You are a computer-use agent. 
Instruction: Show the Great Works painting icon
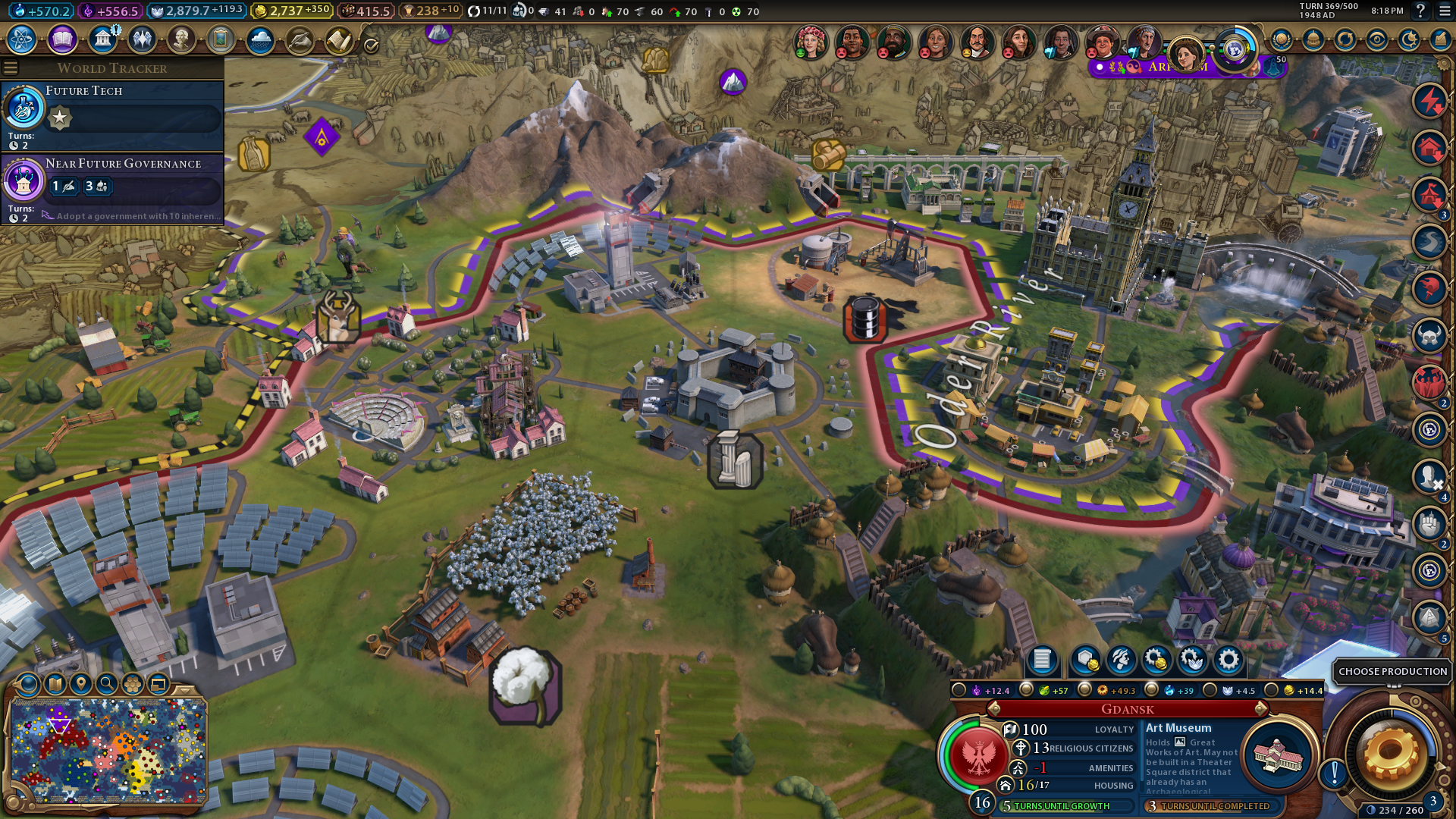pos(221,39)
